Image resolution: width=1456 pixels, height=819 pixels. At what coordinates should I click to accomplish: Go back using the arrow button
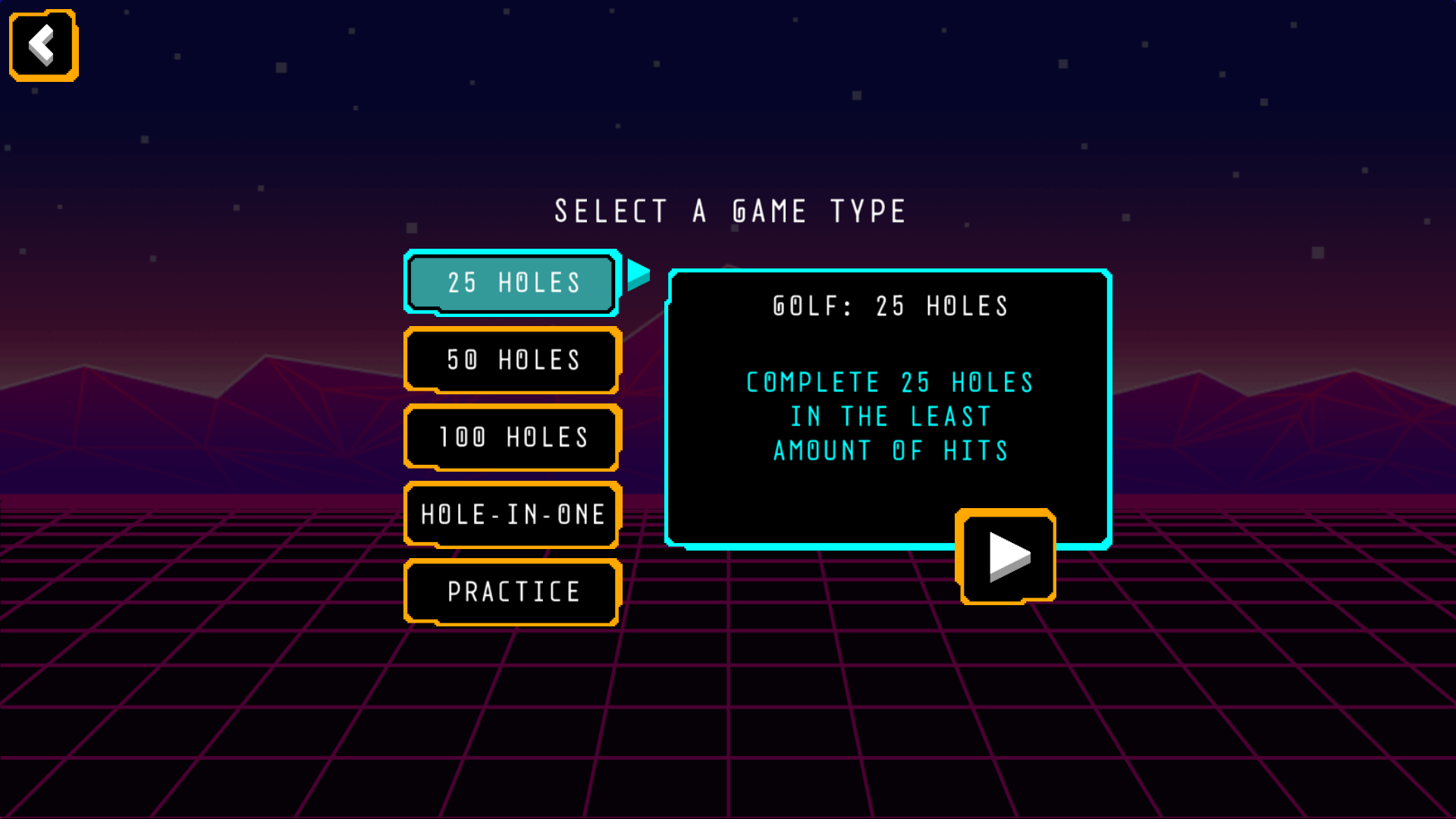[43, 45]
